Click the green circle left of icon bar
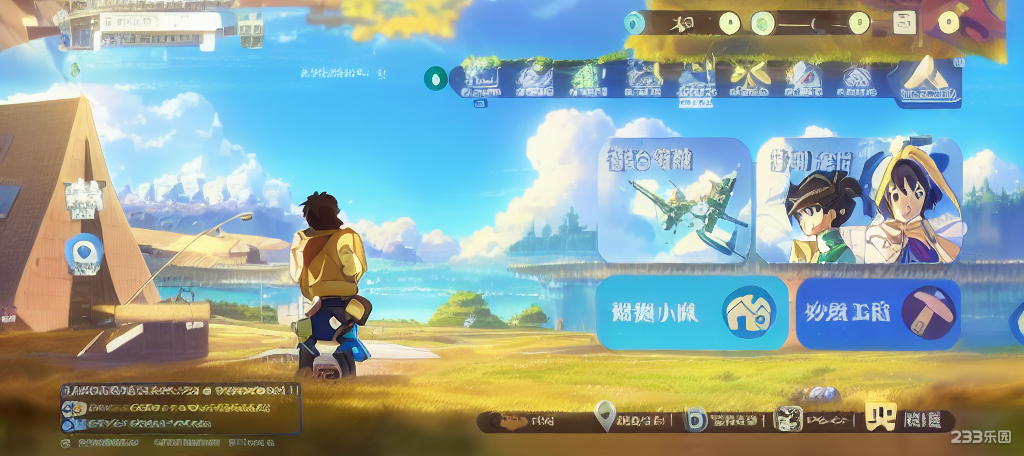Viewport: 1024px width, 456px height. pyautogui.click(x=436, y=78)
